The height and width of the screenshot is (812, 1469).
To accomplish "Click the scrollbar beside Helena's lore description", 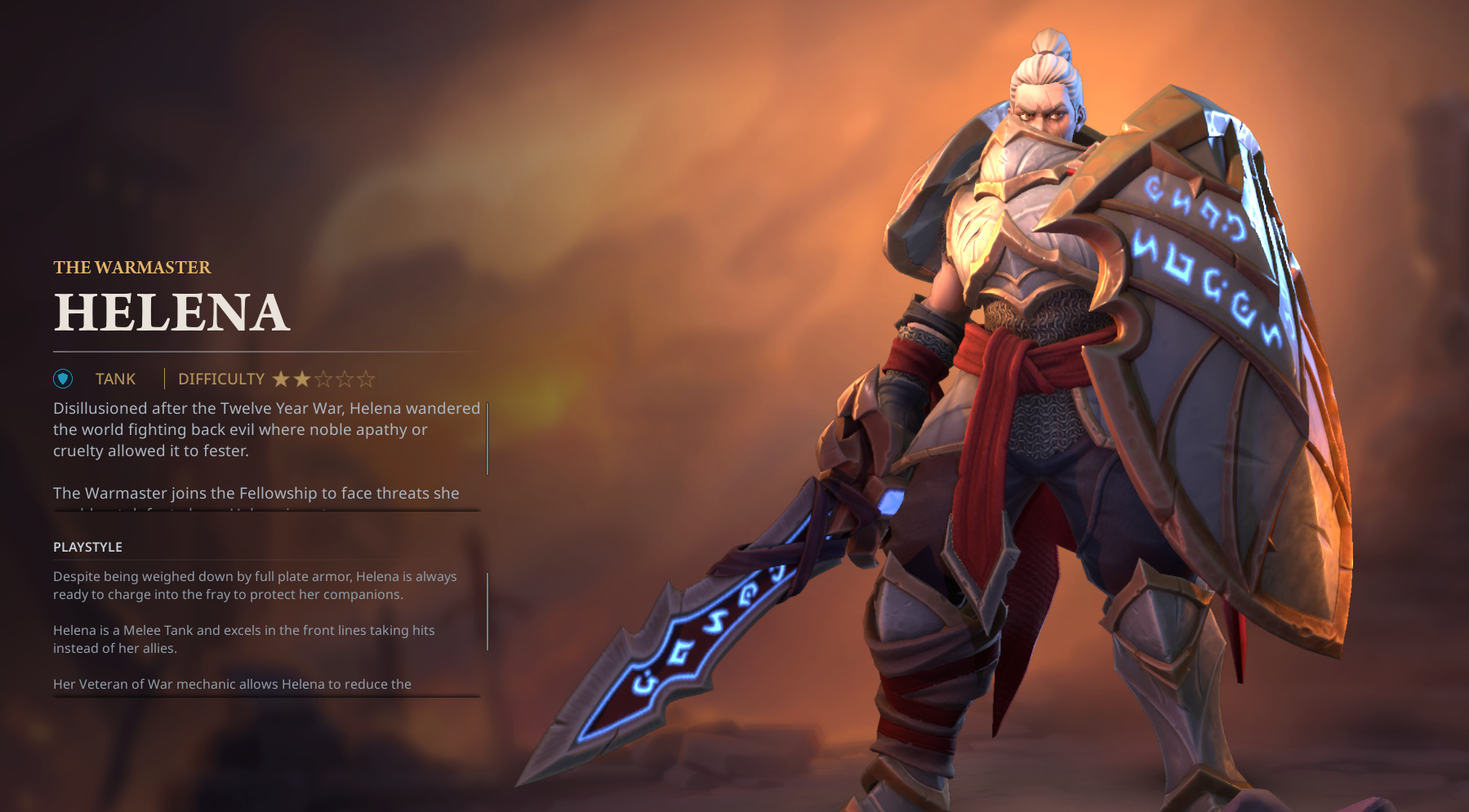I will [487, 438].
